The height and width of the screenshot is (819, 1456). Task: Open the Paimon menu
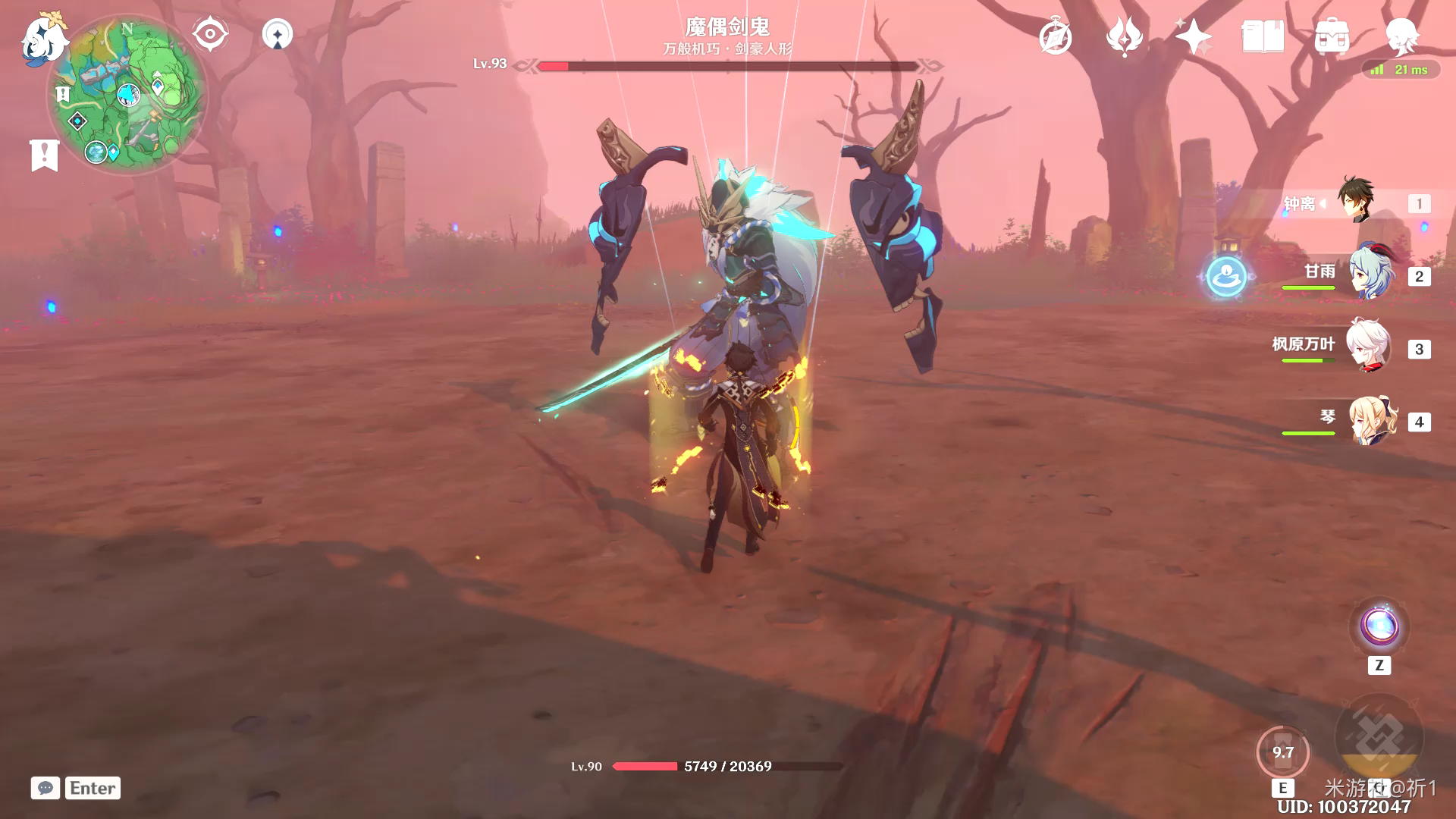tap(42, 39)
